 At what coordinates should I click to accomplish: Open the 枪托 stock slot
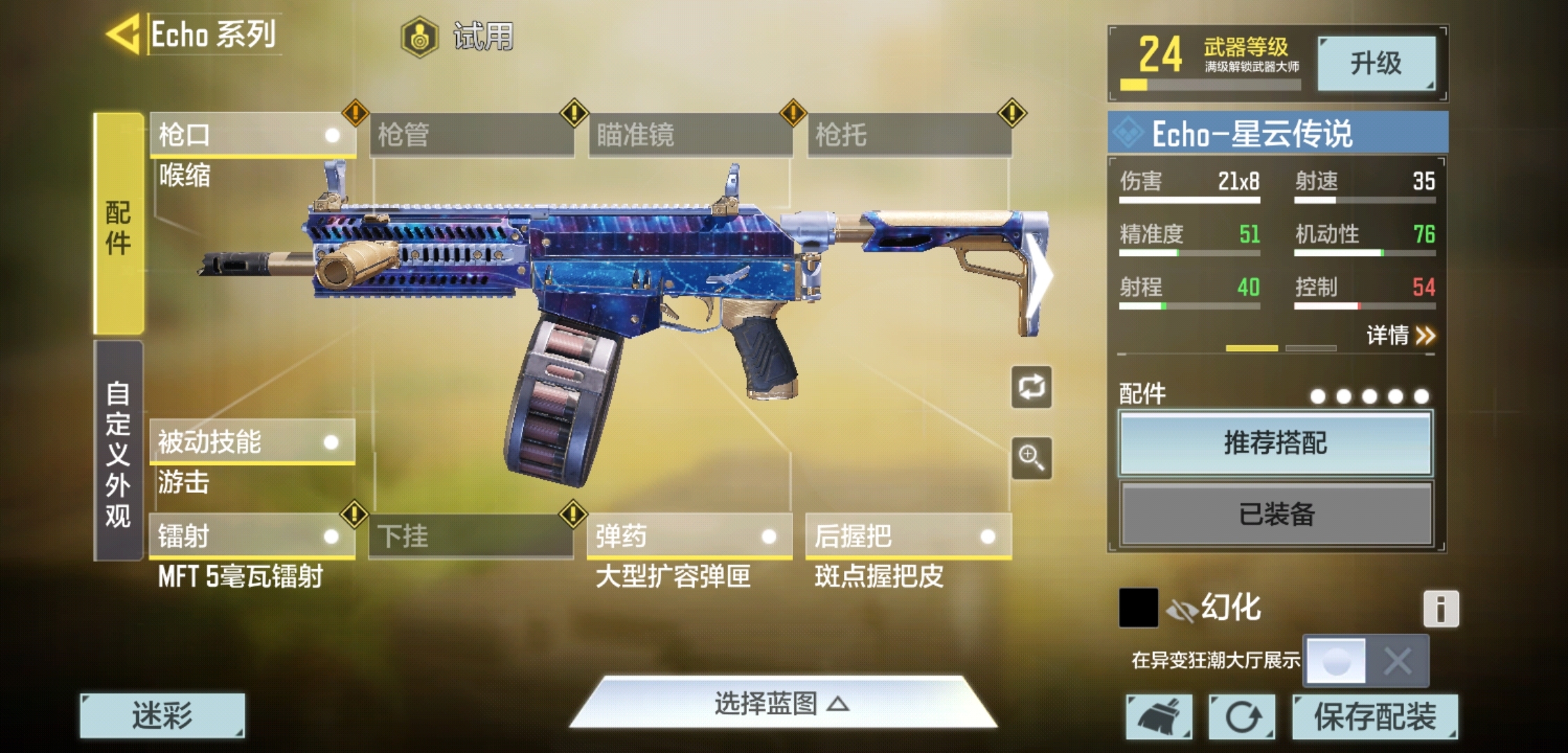[909, 135]
